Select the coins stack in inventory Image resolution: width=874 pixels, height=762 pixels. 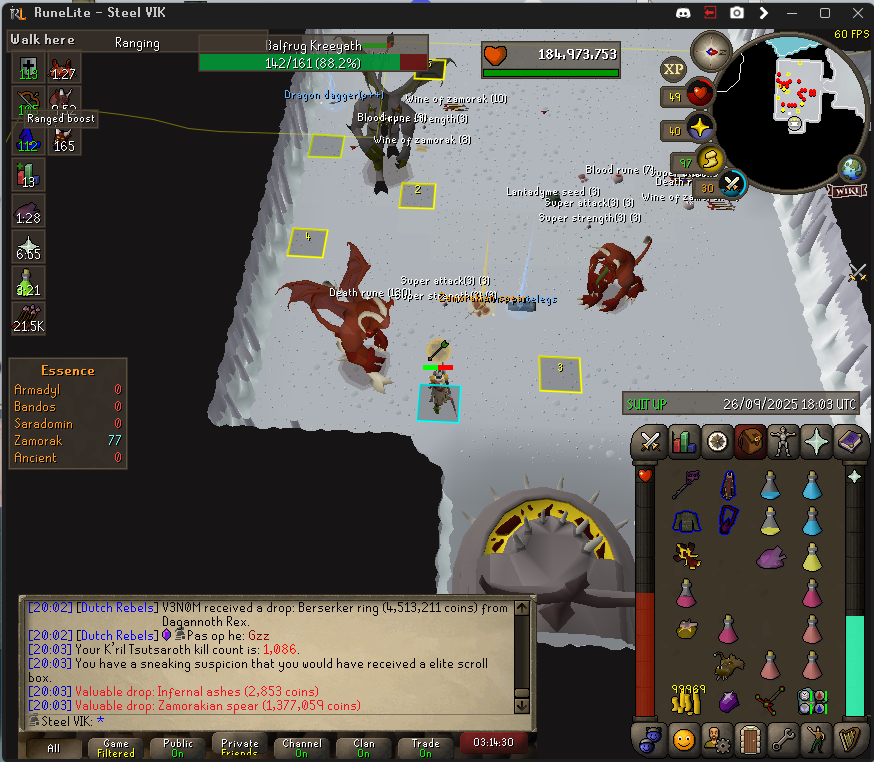point(685,699)
